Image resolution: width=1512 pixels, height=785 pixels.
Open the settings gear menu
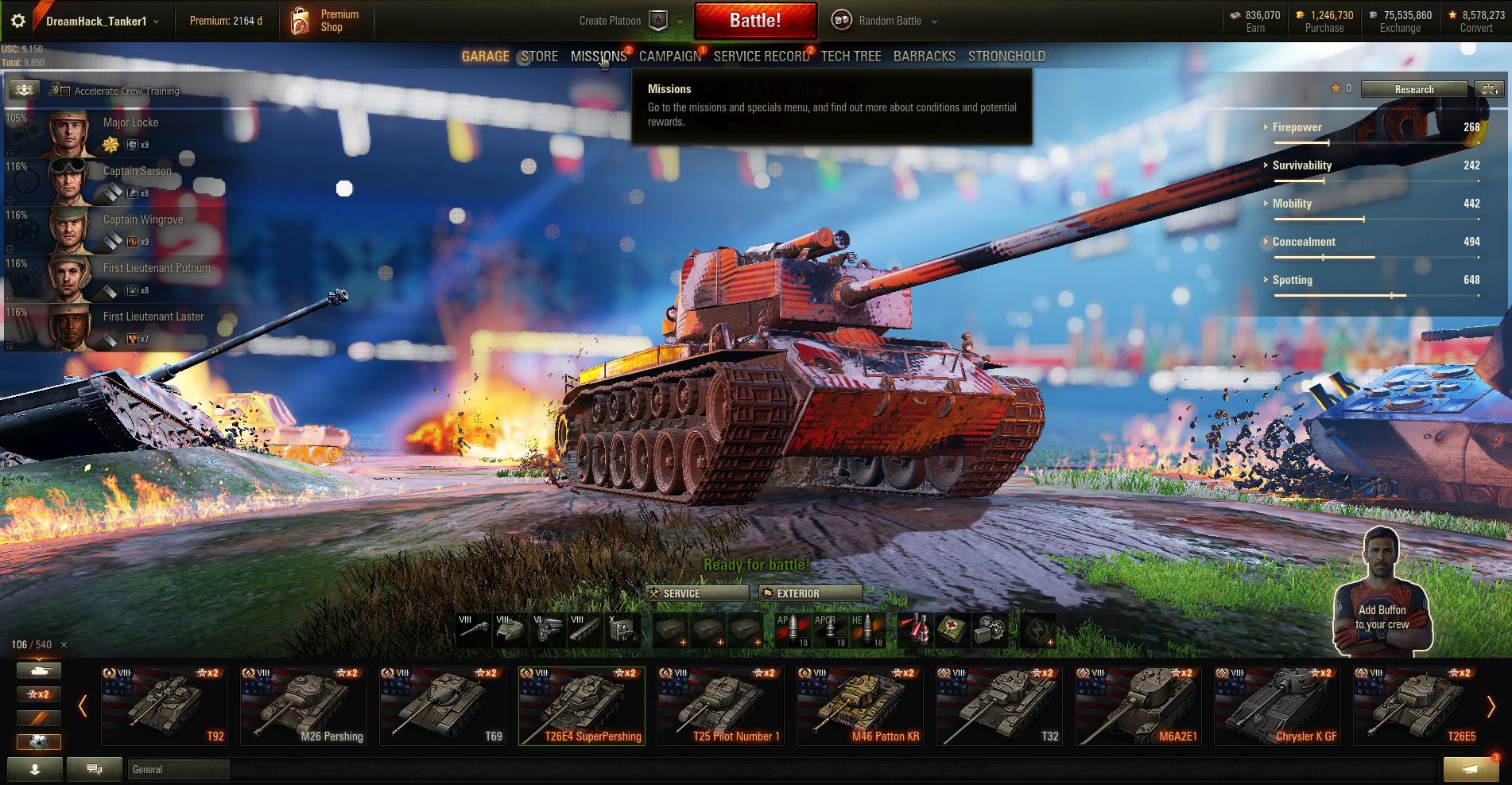(17, 21)
